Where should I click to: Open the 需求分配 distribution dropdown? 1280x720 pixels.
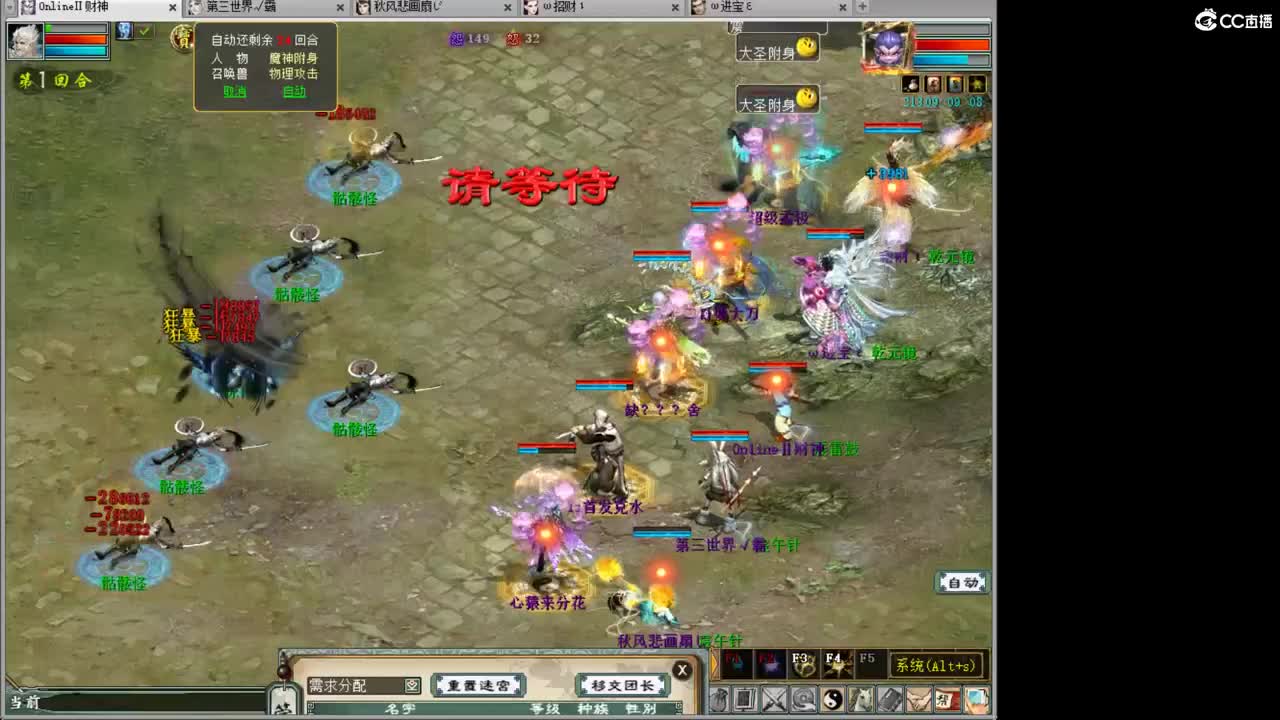pyautogui.click(x=413, y=685)
